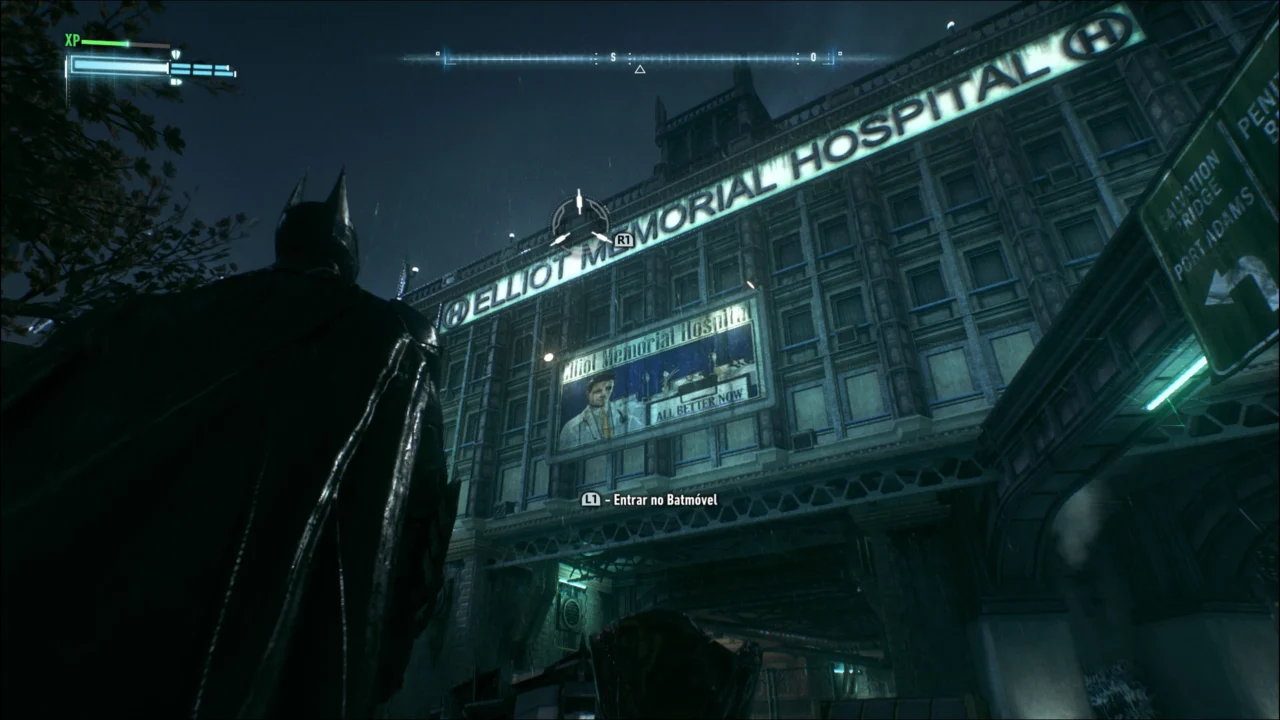The height and width of the screenshot is (720, 1280).
Task: Click the shield icon beside the health bar
Action: (x=176, y=54)
